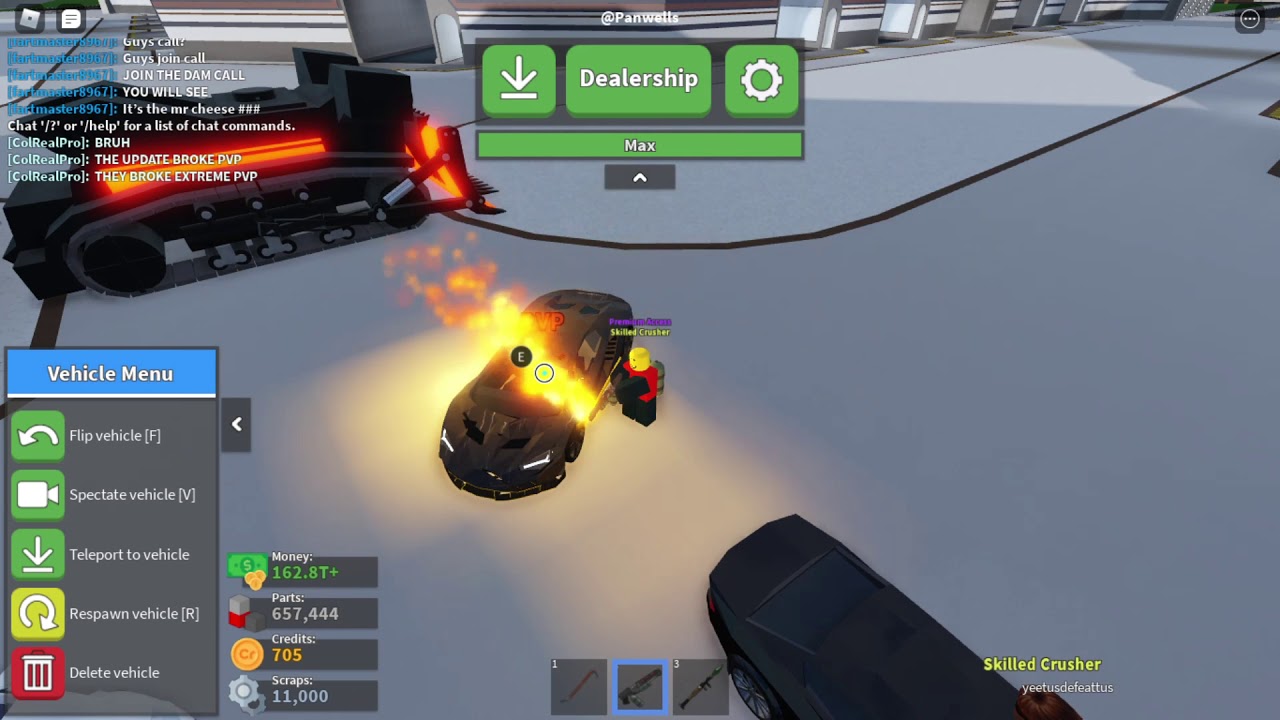The image size is (1280, 720).
Task: Activate Respawn vehicle option
Action: [x=38, y=613]
